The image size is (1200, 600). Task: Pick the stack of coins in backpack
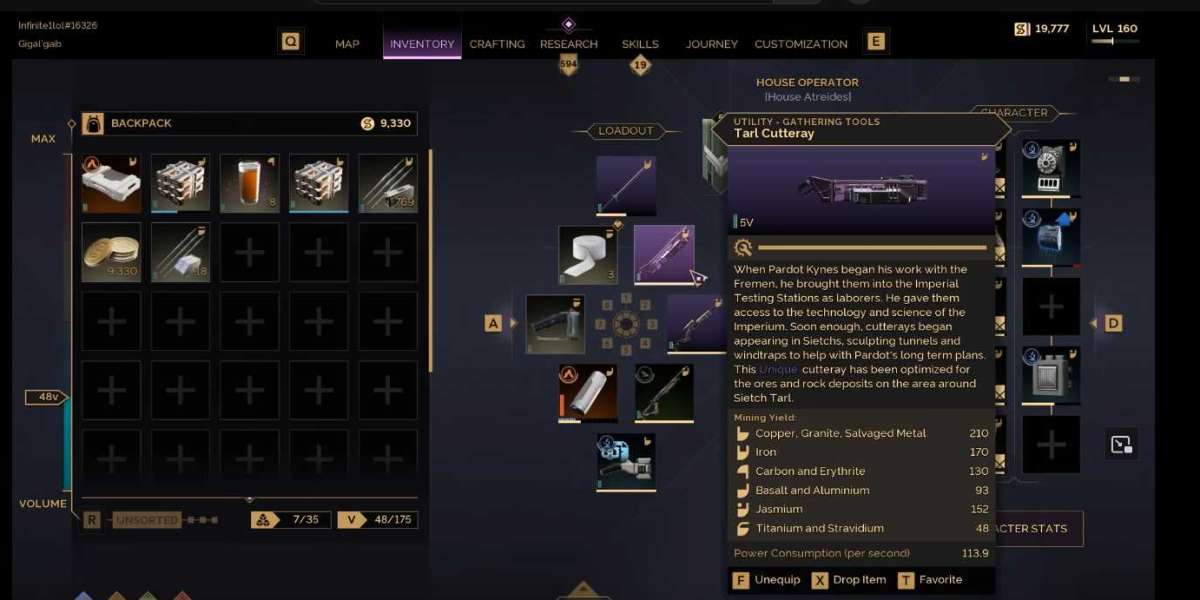(x=111, y=251)
